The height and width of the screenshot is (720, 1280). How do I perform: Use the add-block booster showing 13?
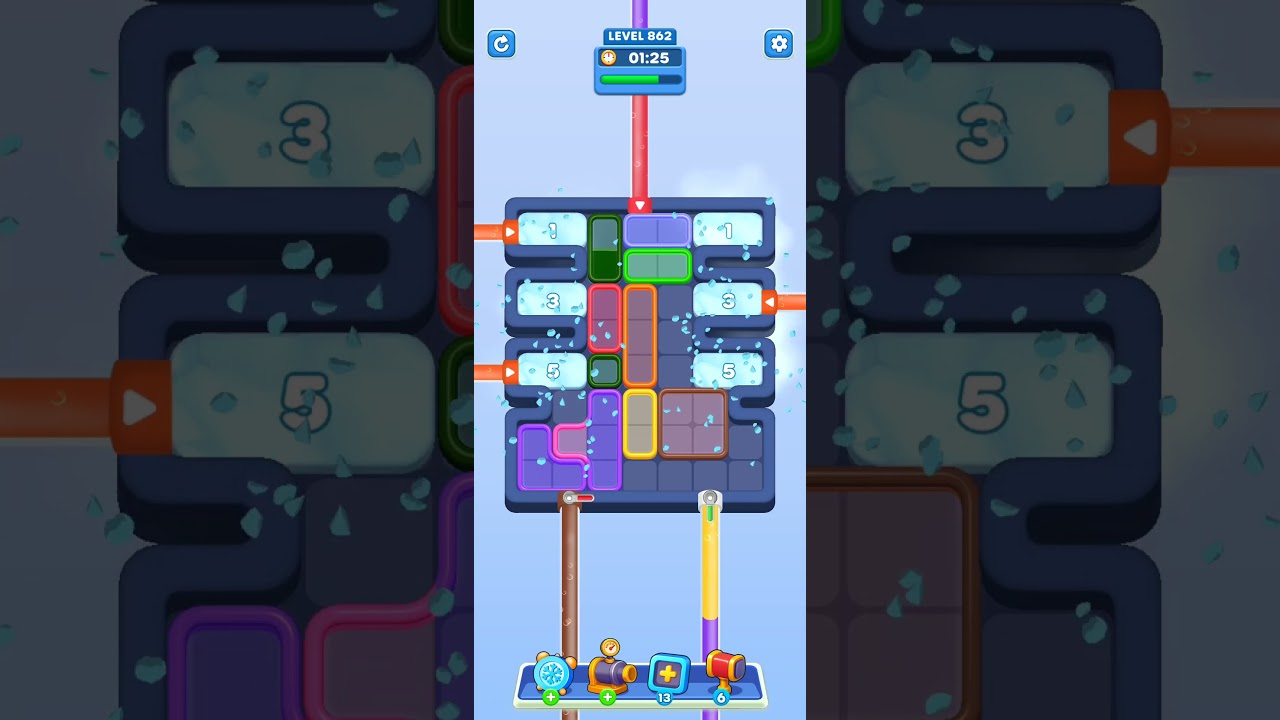pyautogui.click(x=668, y=675)
